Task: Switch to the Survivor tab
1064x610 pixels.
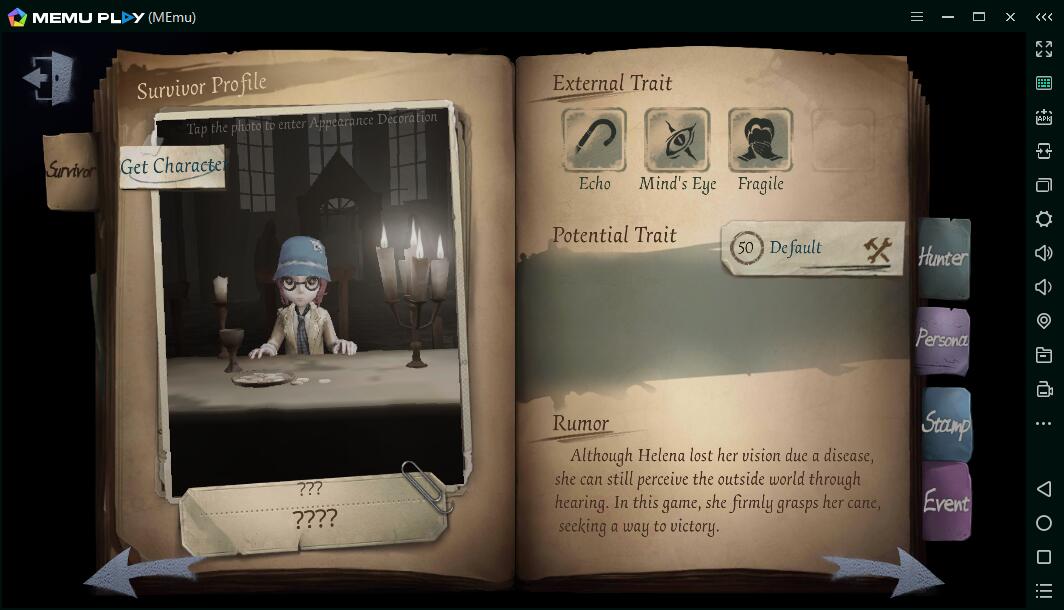Action: pos(70,171)
